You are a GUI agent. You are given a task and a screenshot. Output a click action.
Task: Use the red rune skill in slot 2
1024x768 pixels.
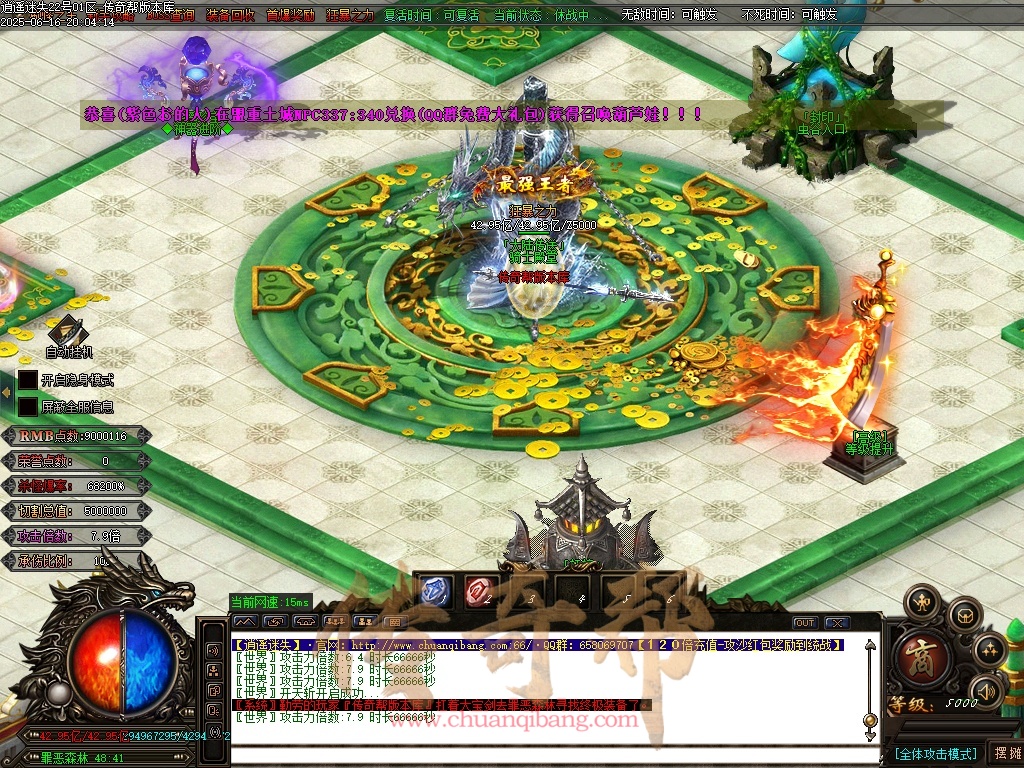tap(481, 592)
